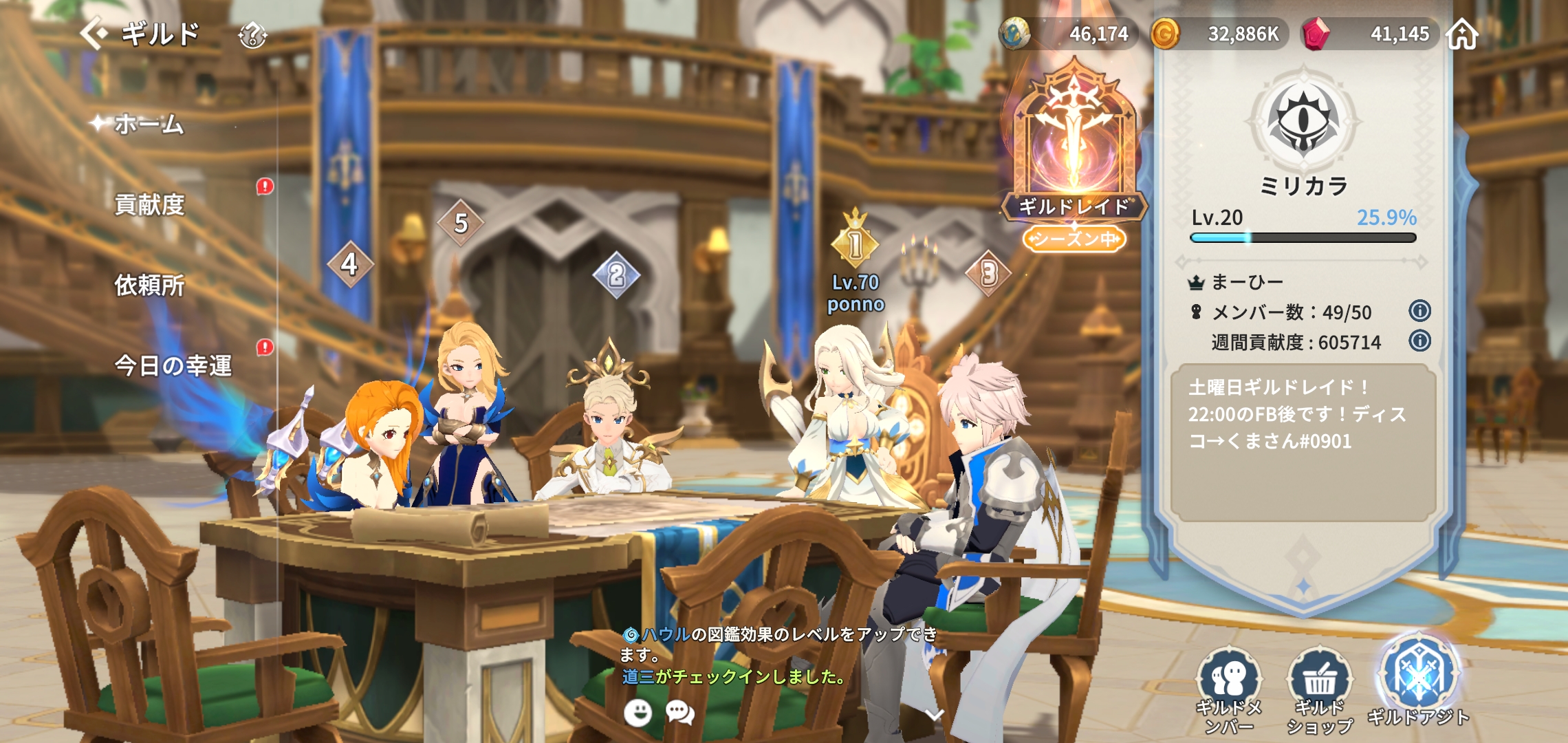Open the chat speech bubble icon
This screenshot has height=743, width=1568.
pyautogui.click(x=680, y=713)
